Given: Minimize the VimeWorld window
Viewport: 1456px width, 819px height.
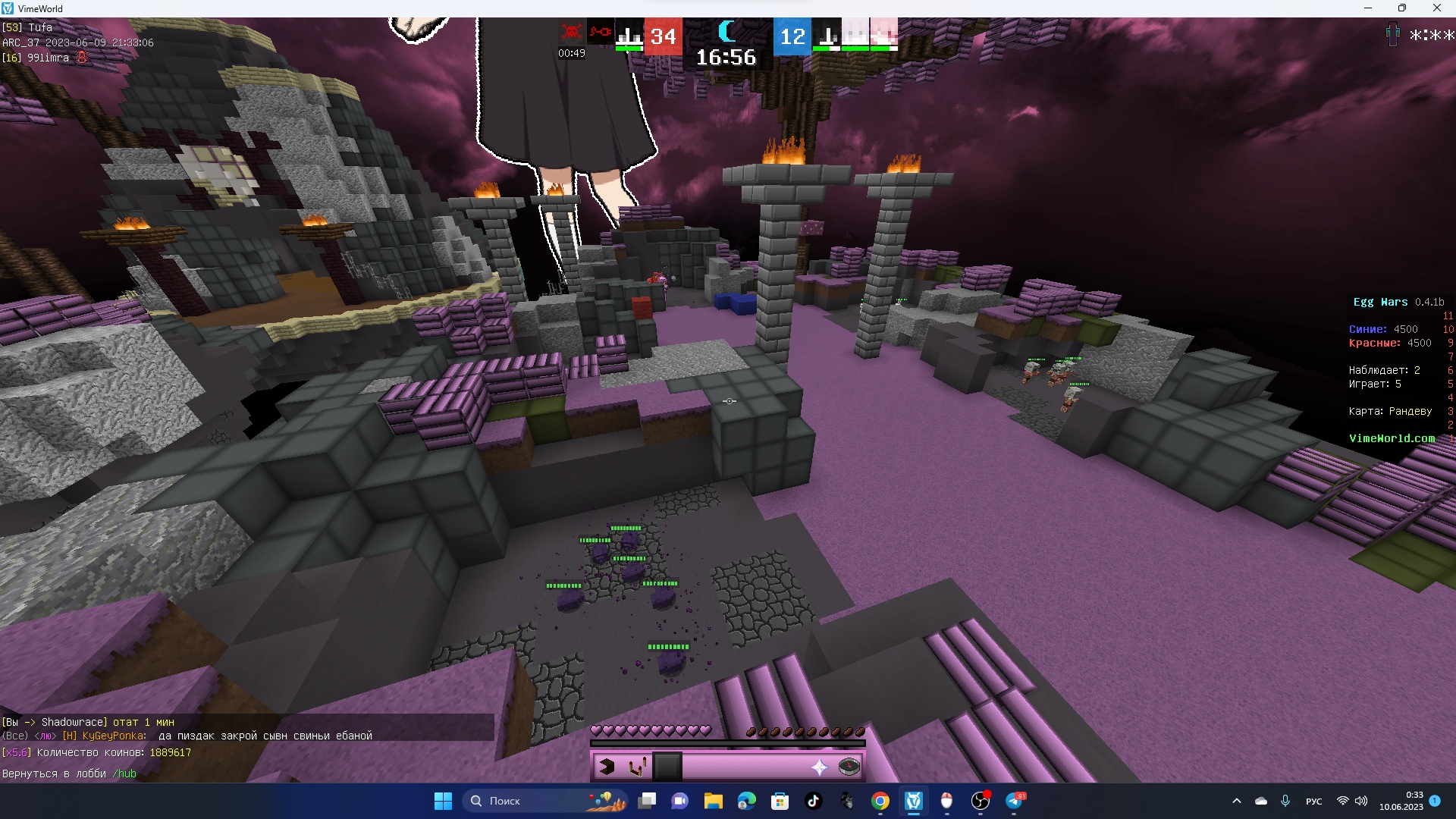Looking at the screenshot, I should pos(1368,8).
